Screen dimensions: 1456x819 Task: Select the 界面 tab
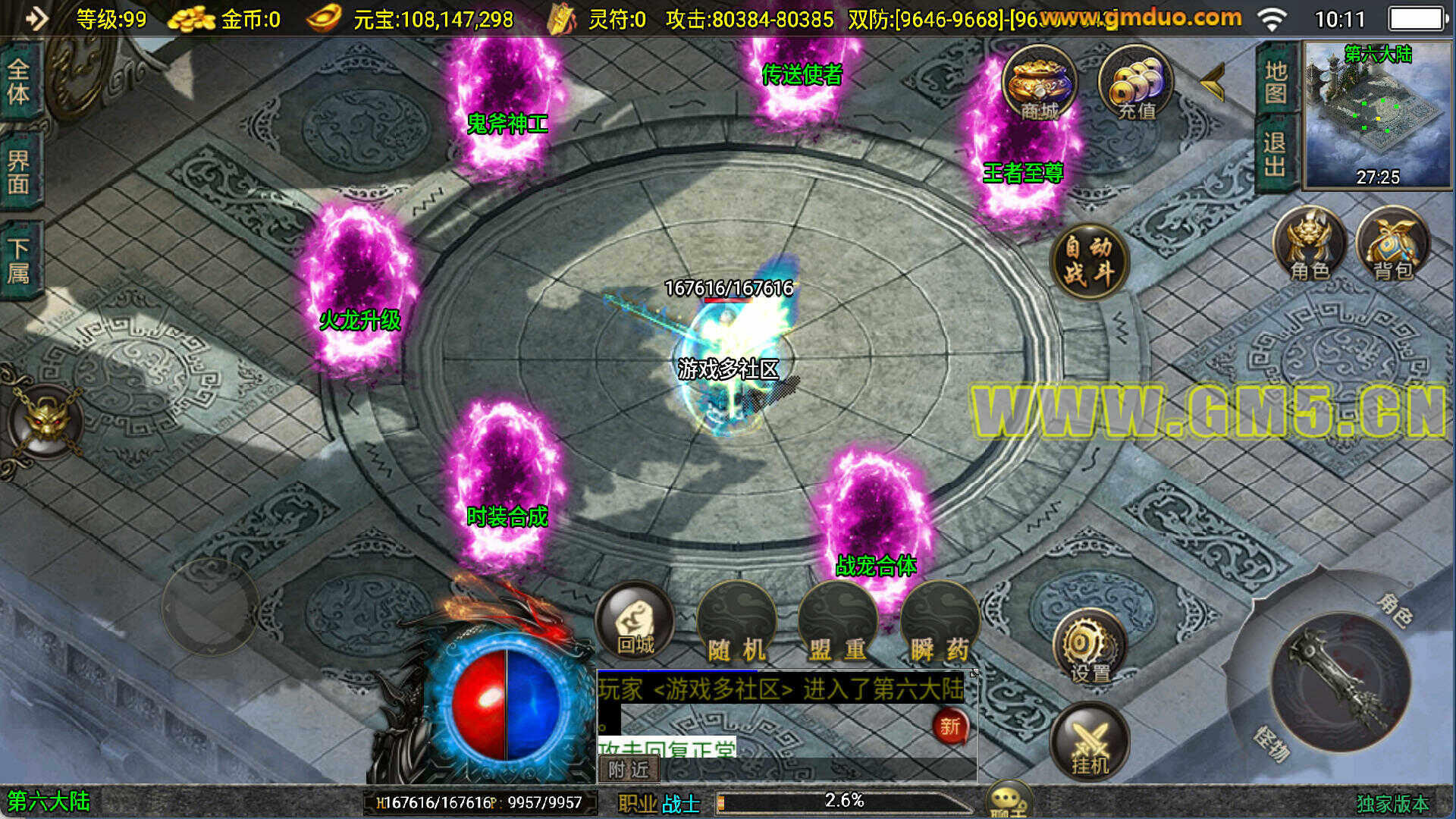(19, 172)
